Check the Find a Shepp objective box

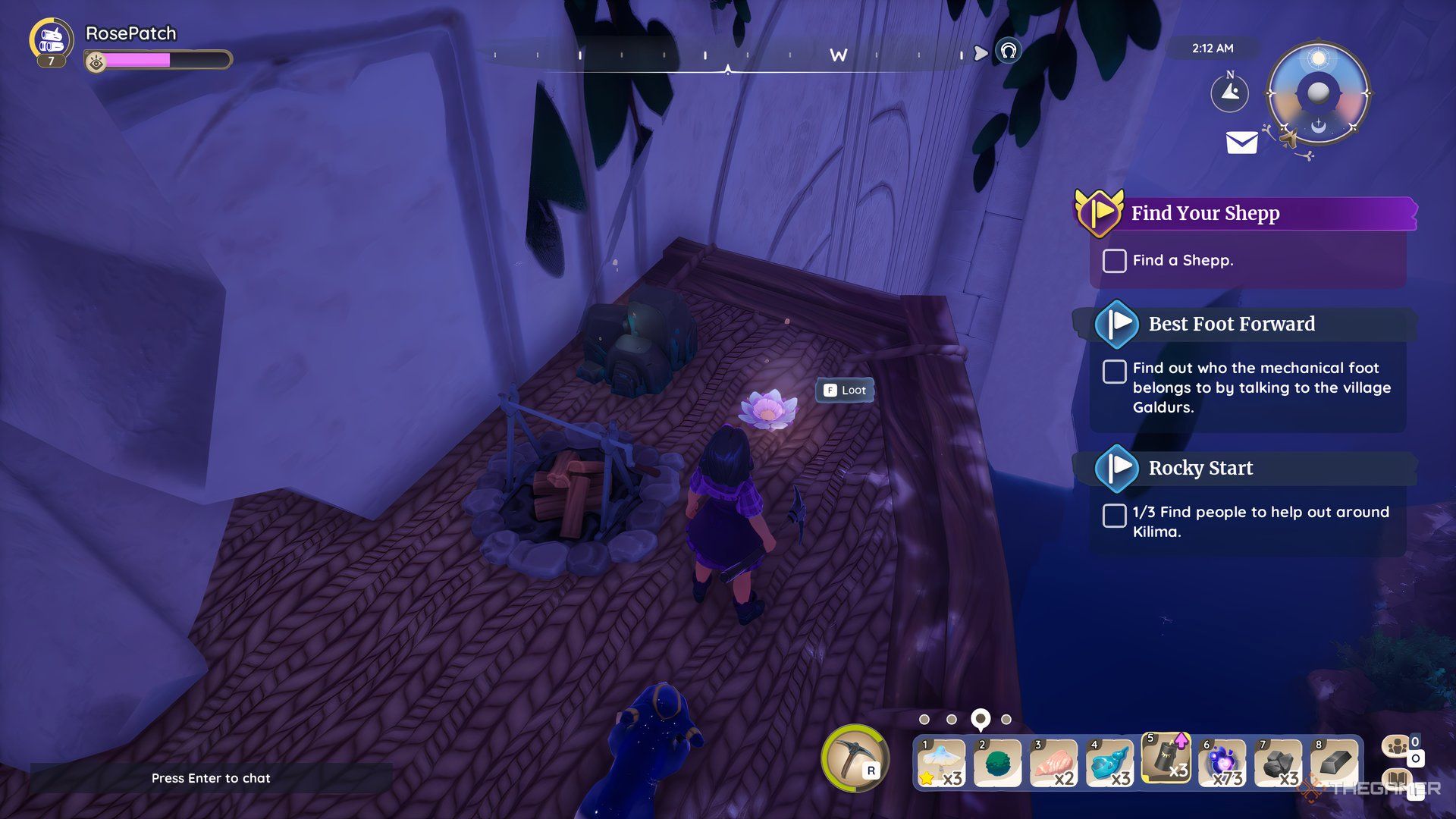1113,261
